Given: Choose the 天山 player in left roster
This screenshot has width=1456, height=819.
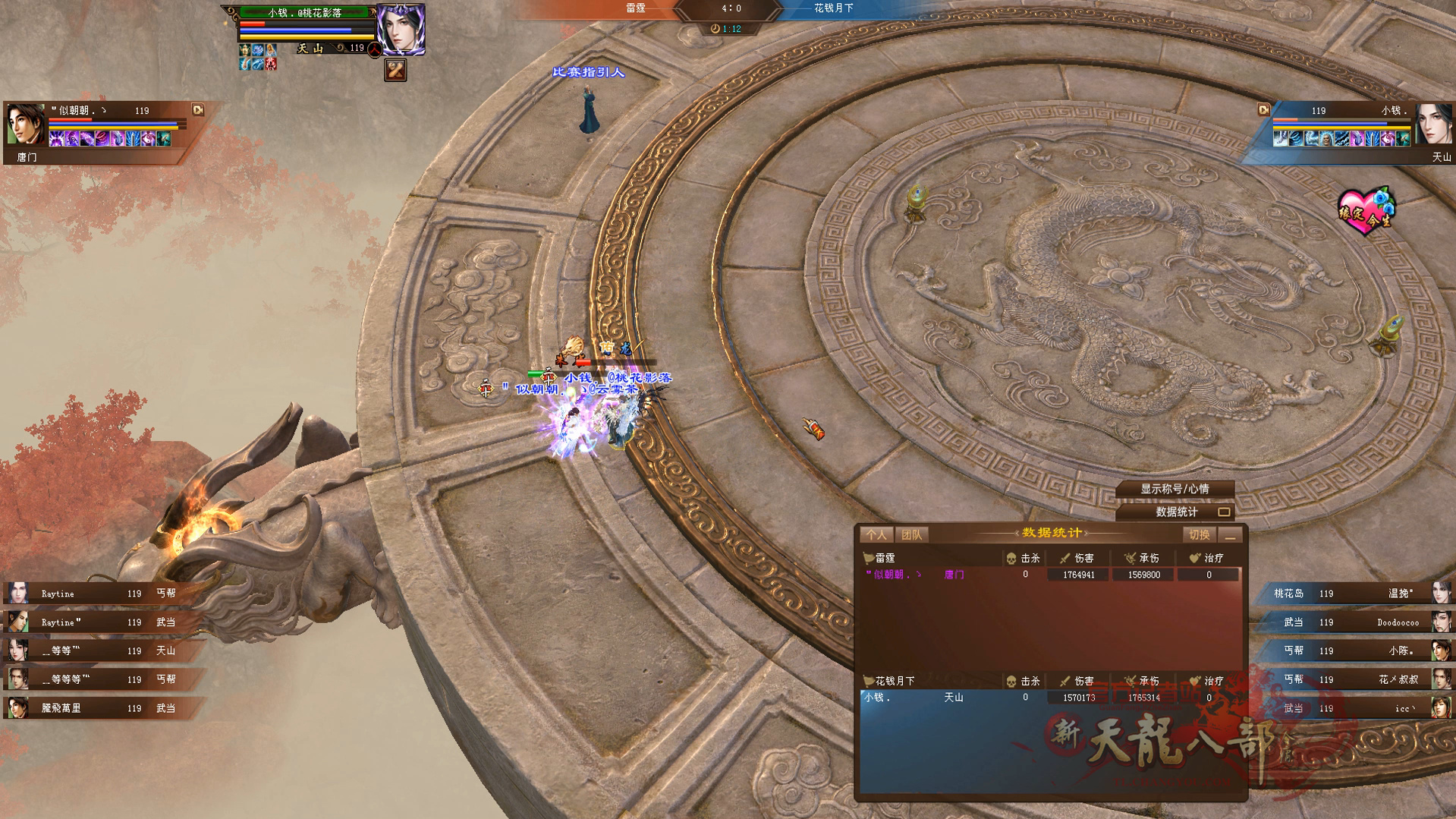Looking at the screenshot, I should pos(99,650).
